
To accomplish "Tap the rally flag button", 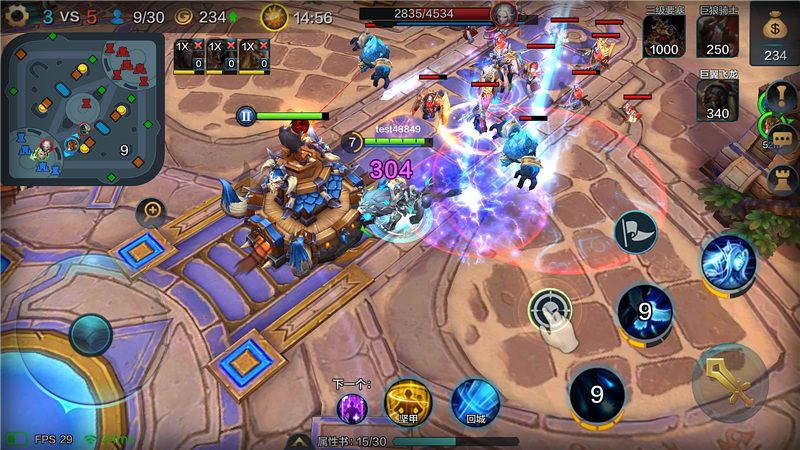I will point(634,232).
